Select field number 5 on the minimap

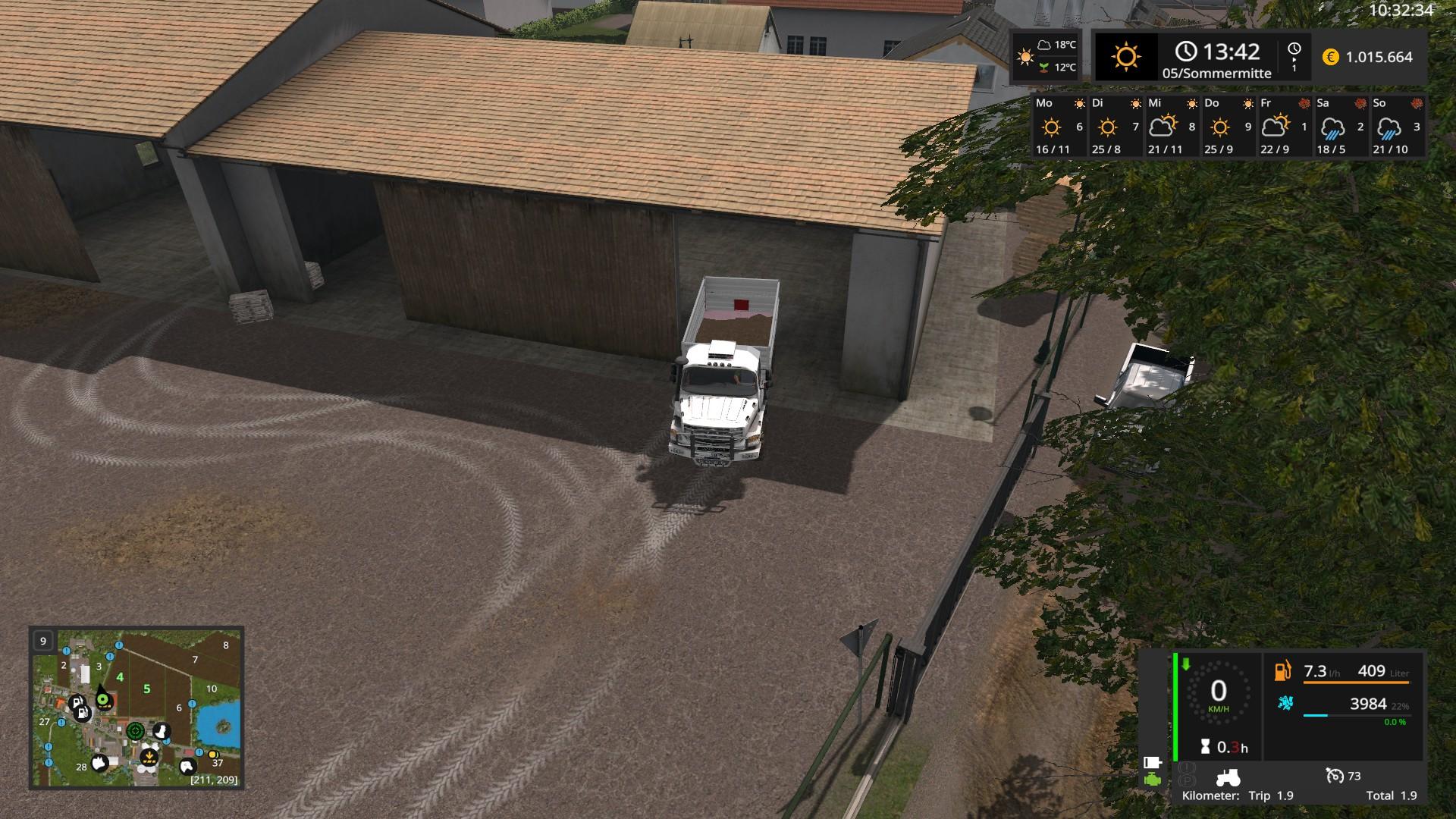point(146,689)
